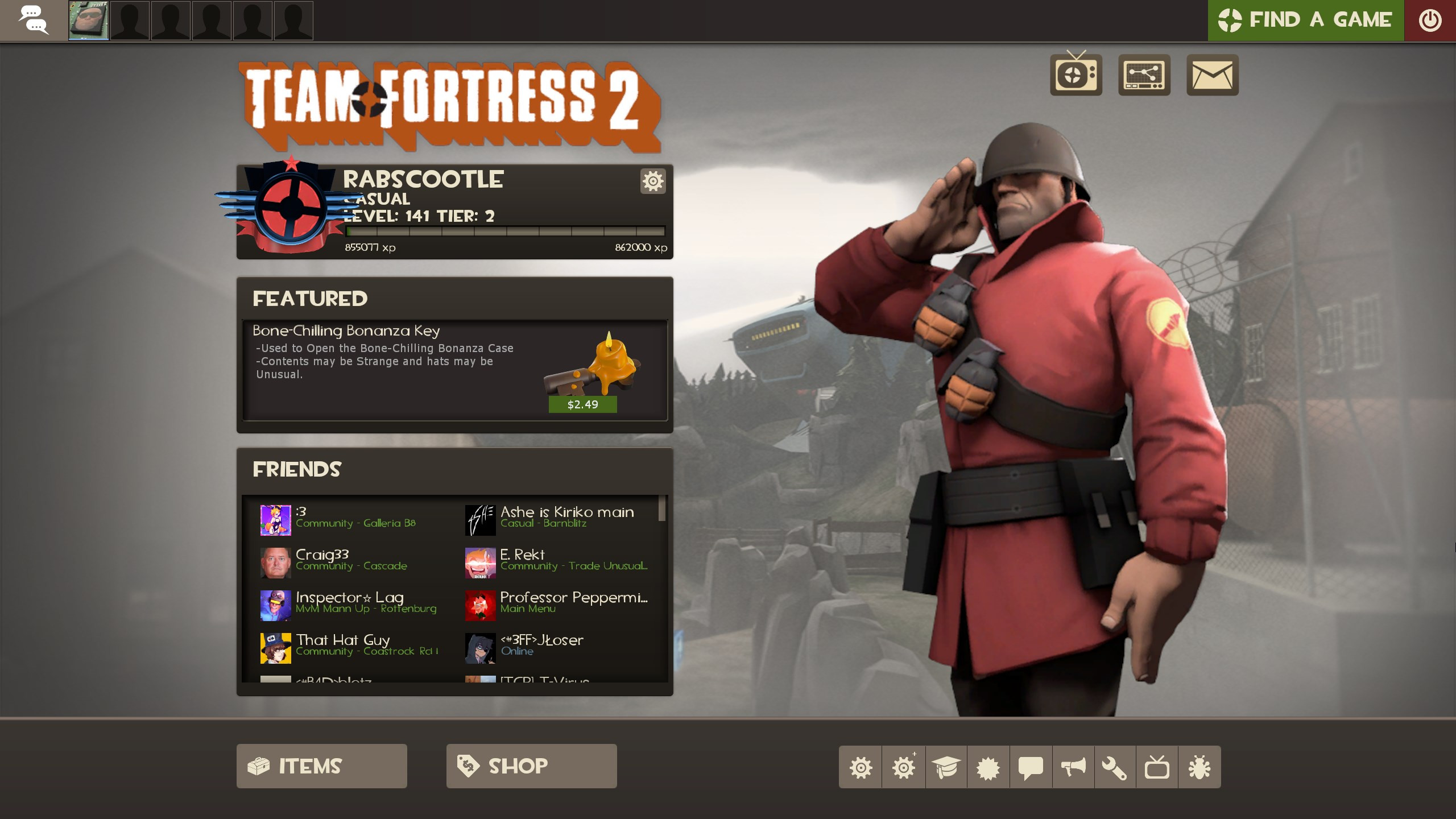Check messages with the envelope icon
The width and height of the screenshot is (1456, 819).
[x=1211, y=74]
